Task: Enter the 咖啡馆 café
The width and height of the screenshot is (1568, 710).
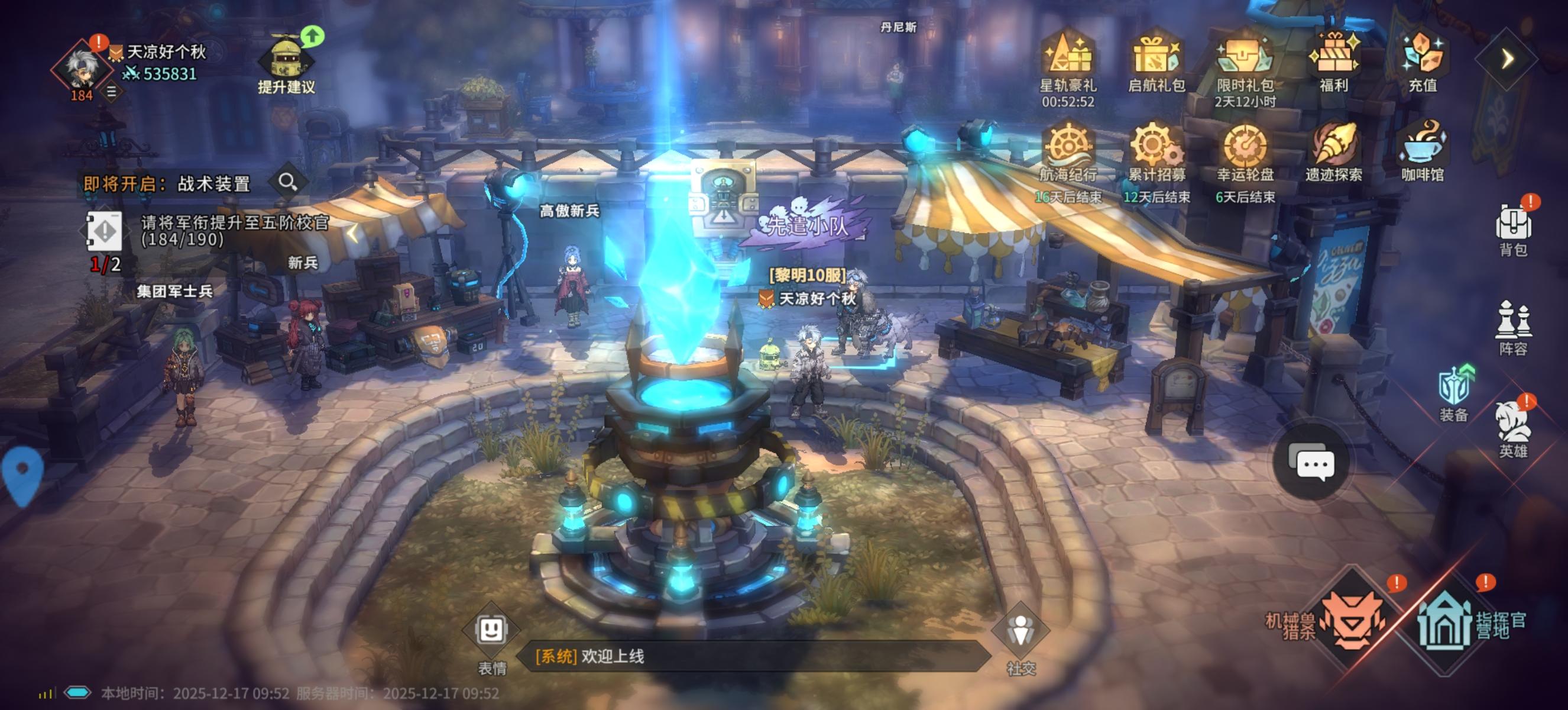Action: click(1423, 149)
